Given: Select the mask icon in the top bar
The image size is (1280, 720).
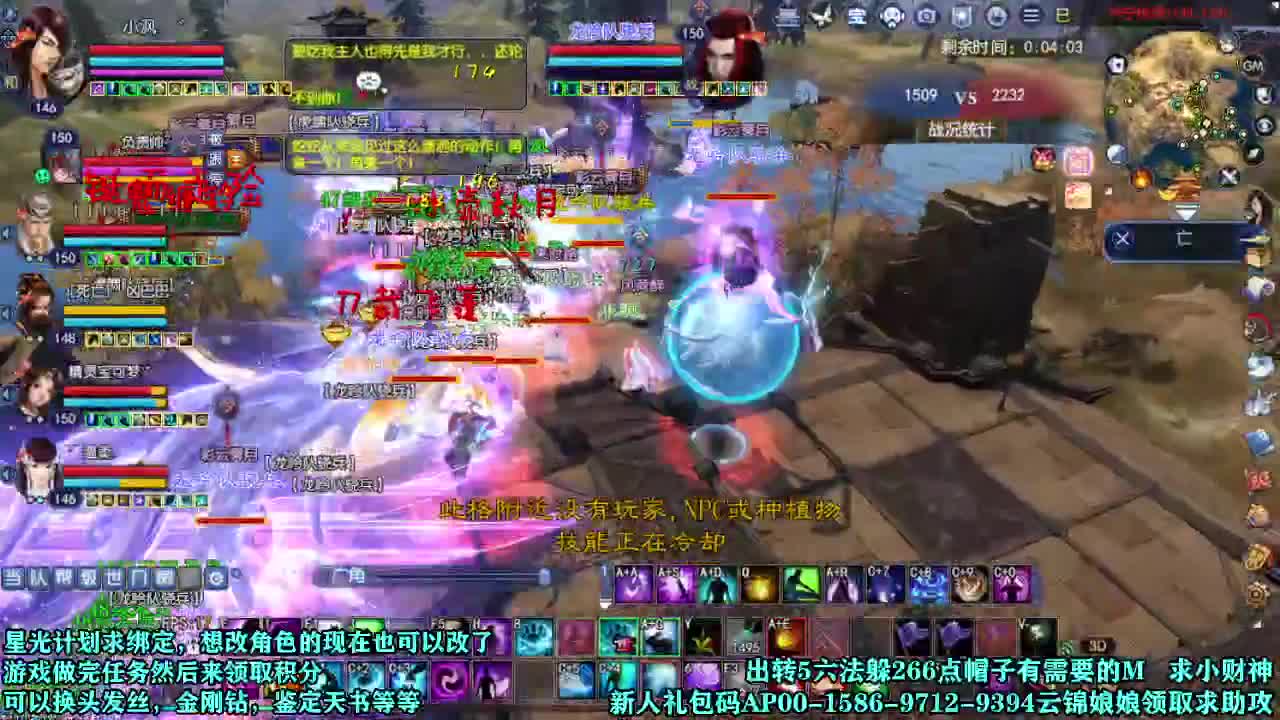Looking at the screenshot, I should coord(890,17).
